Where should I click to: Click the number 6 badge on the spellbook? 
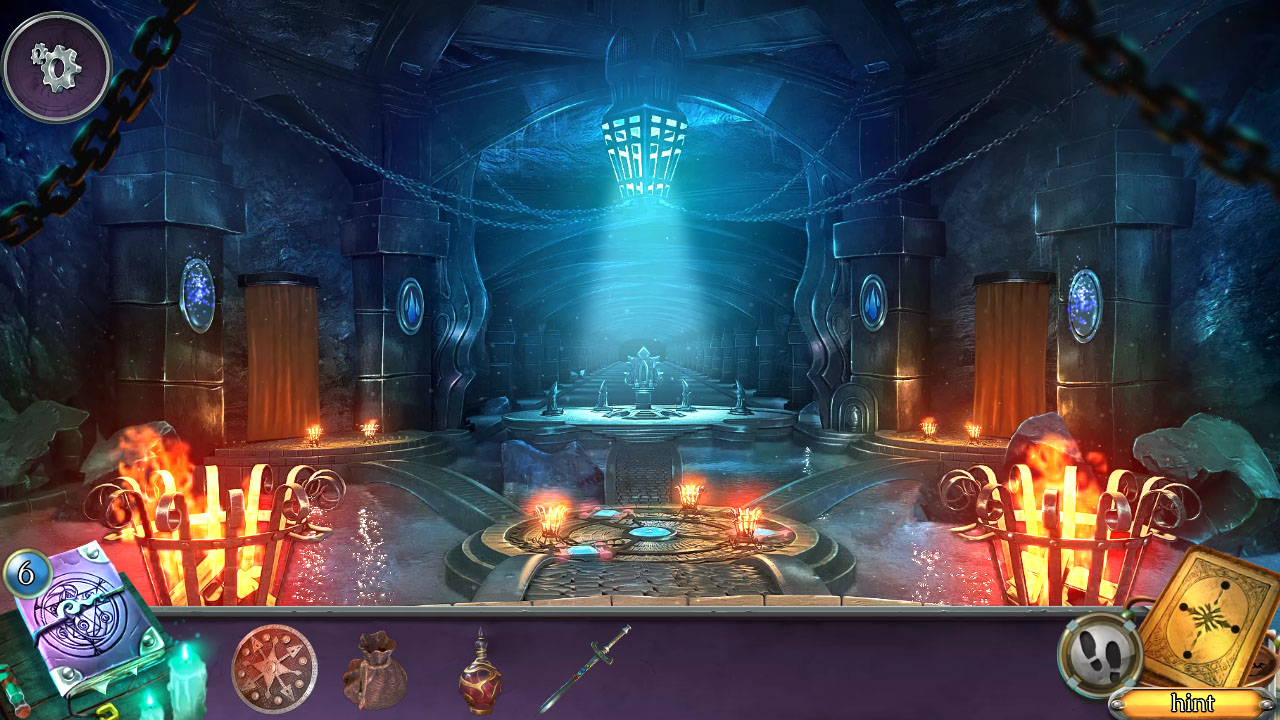[25, 573]
